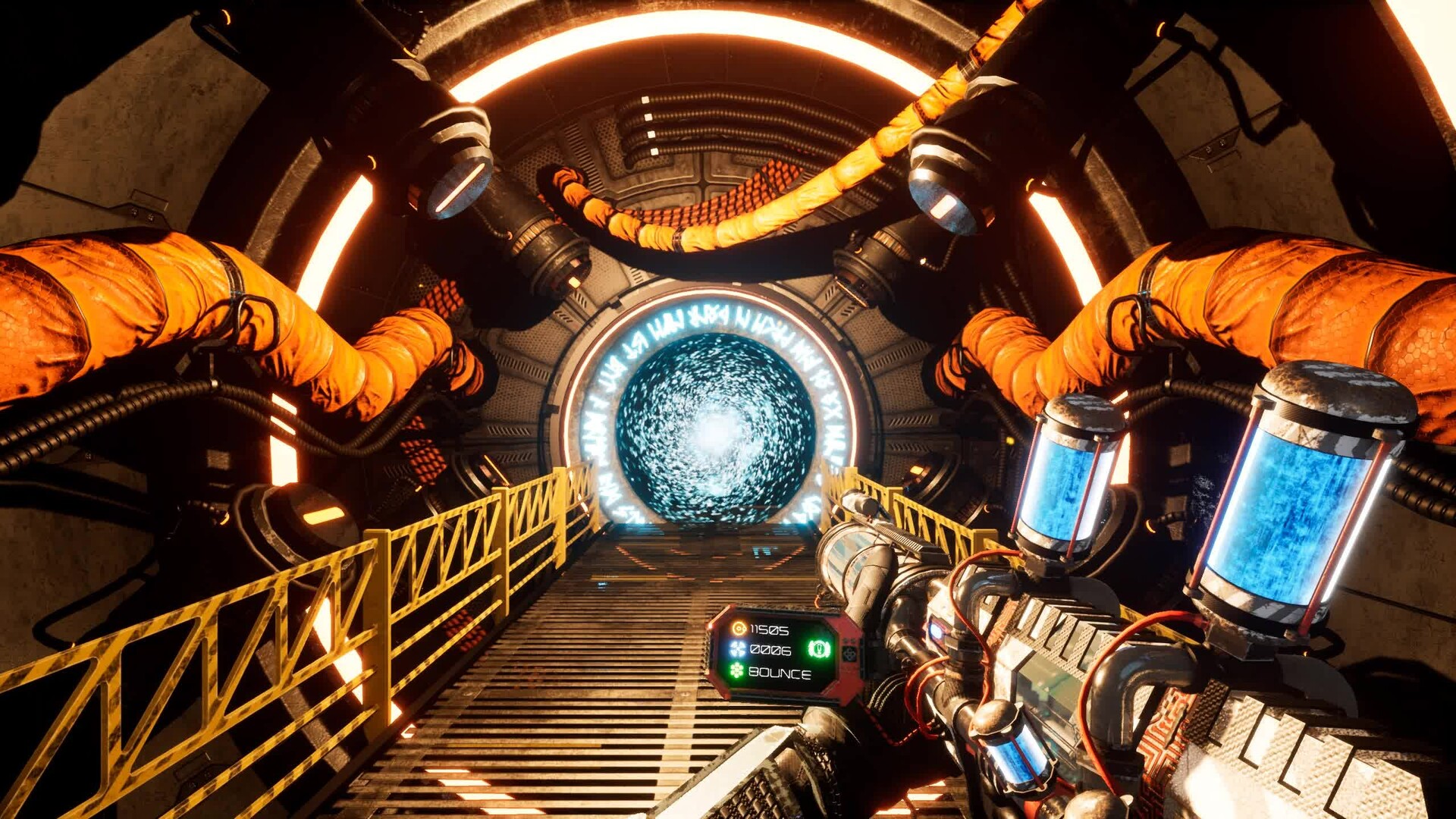Click the green BOUNCE fire mode icon

tap(736, 670)
